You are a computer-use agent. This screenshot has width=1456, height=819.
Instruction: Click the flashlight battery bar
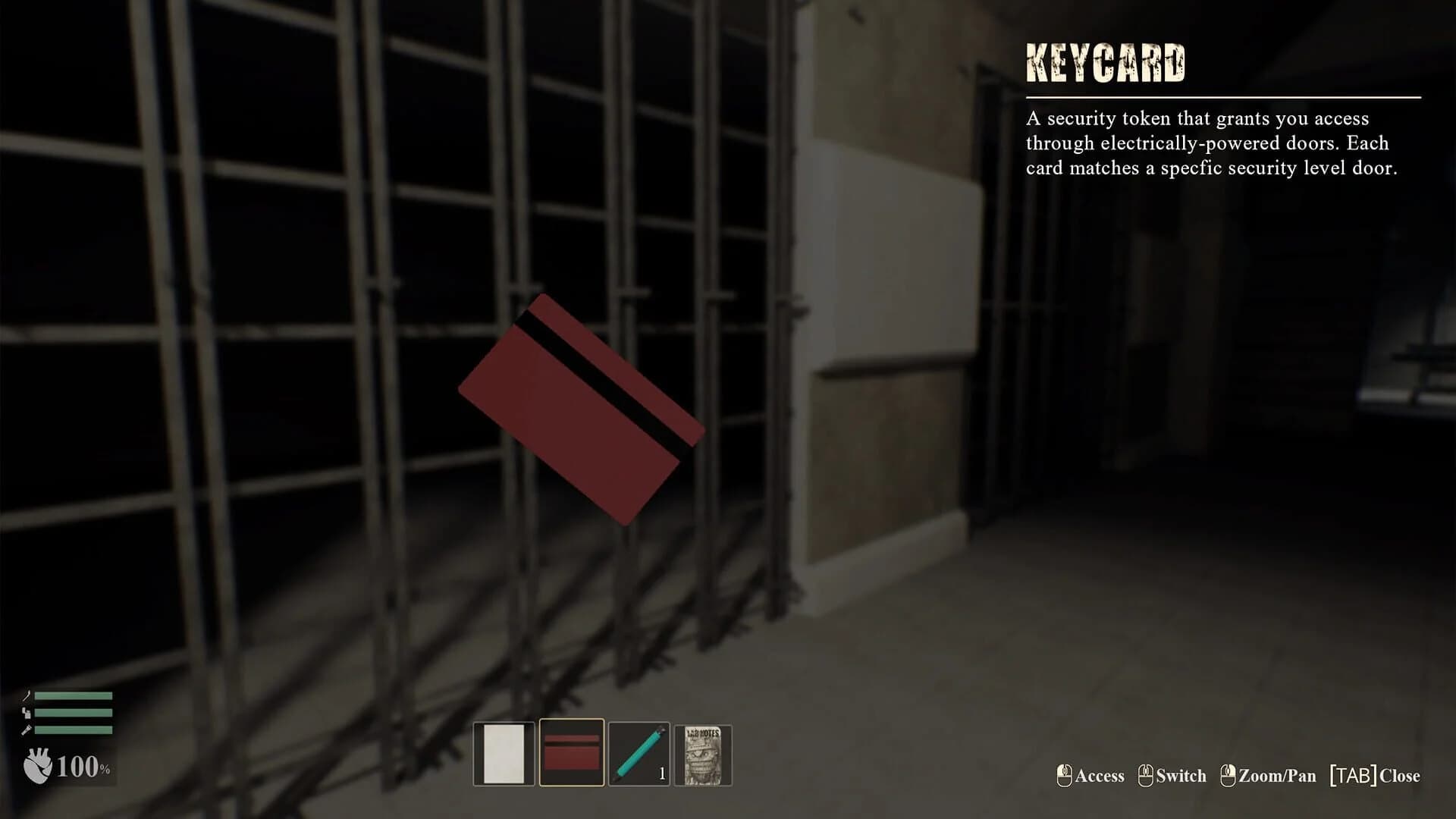74,730
